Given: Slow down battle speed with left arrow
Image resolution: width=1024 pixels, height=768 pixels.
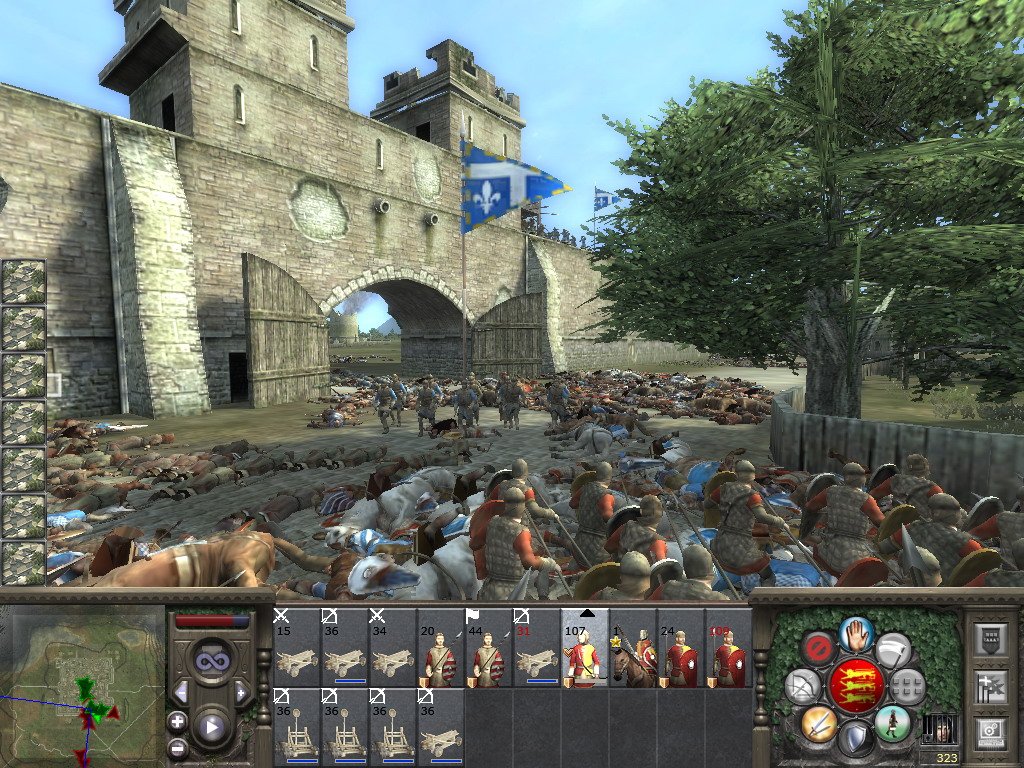Looking at the screenshot, I should tap(181, 692).
